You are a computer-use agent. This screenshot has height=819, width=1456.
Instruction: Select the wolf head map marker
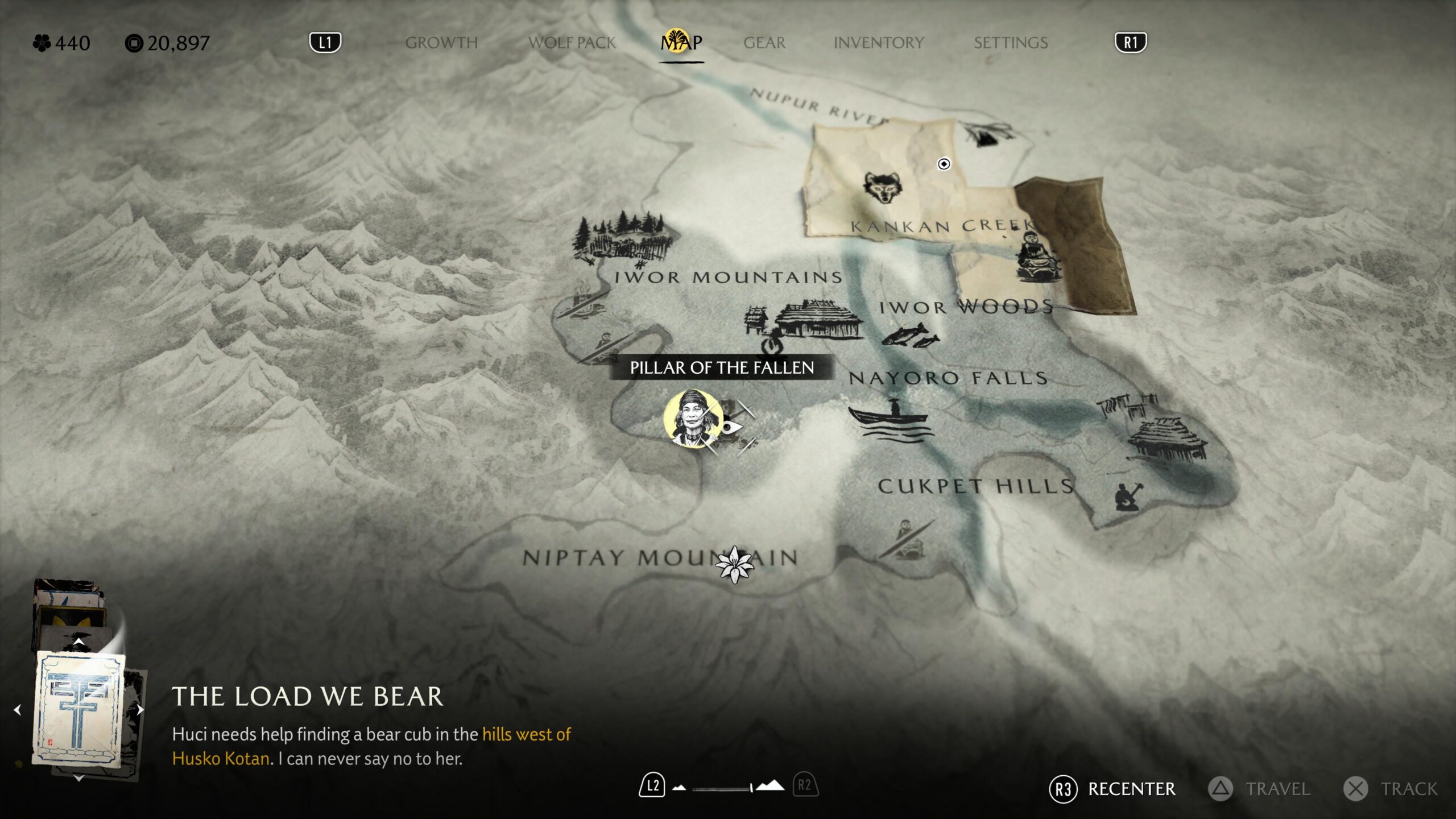882,187
